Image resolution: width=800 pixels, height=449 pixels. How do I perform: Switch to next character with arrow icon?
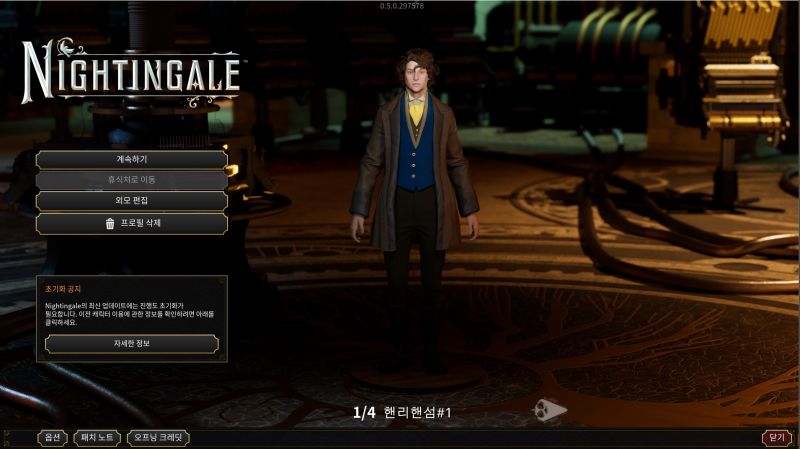pyautogui.click(x=549, y=409)
